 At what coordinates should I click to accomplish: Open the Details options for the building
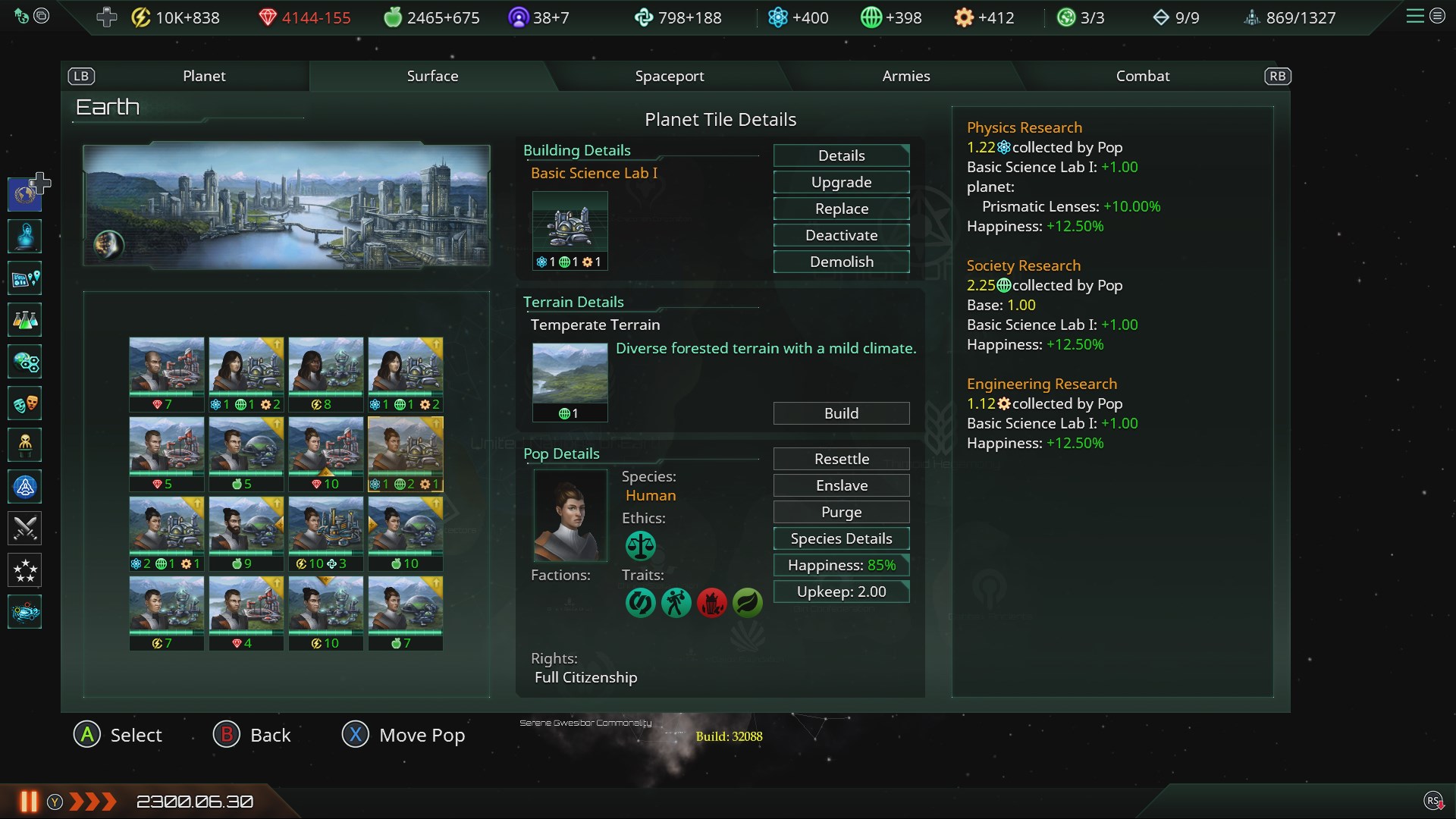click(840, 155)
